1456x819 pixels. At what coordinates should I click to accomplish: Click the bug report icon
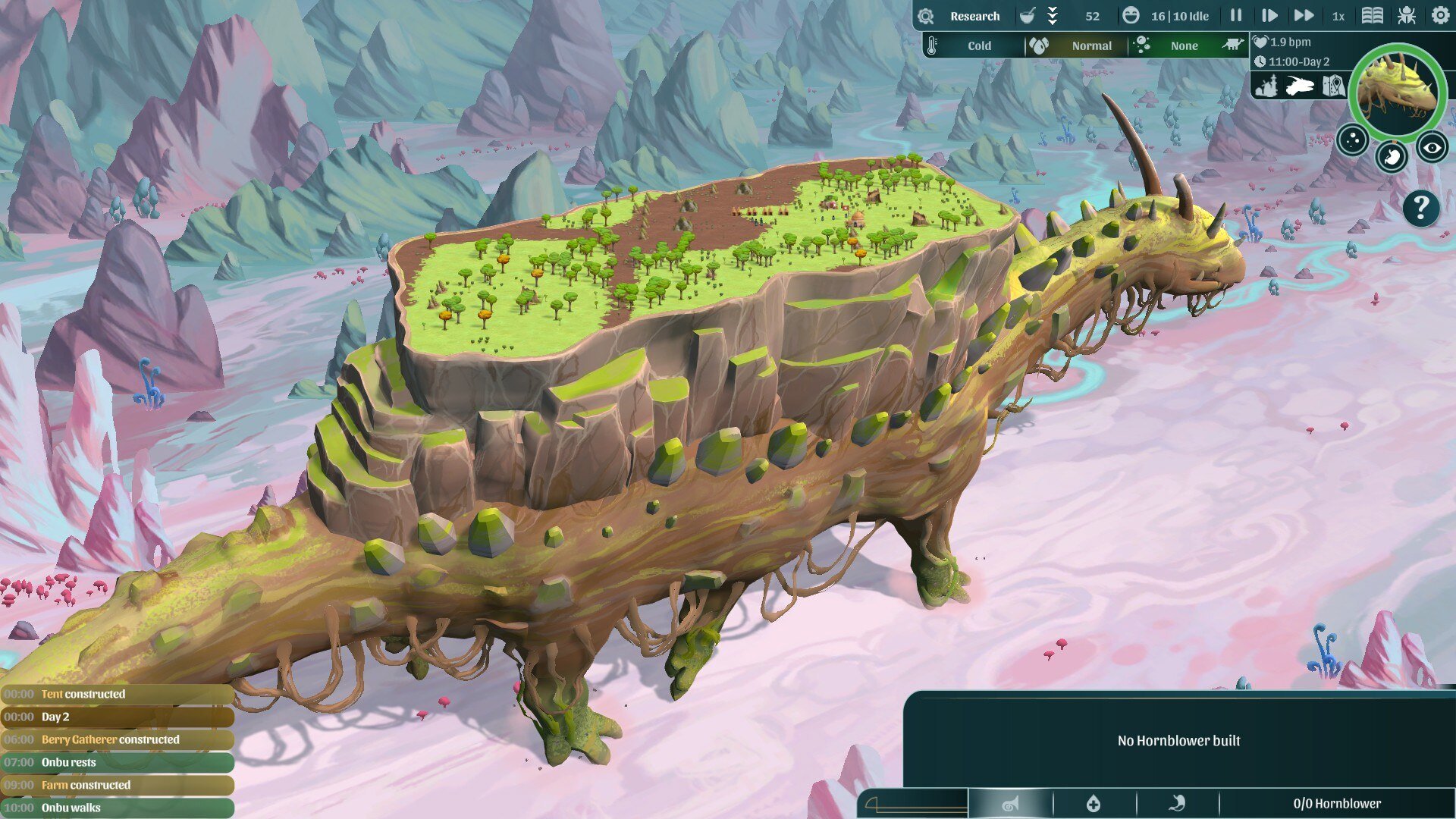[1407, 16]
